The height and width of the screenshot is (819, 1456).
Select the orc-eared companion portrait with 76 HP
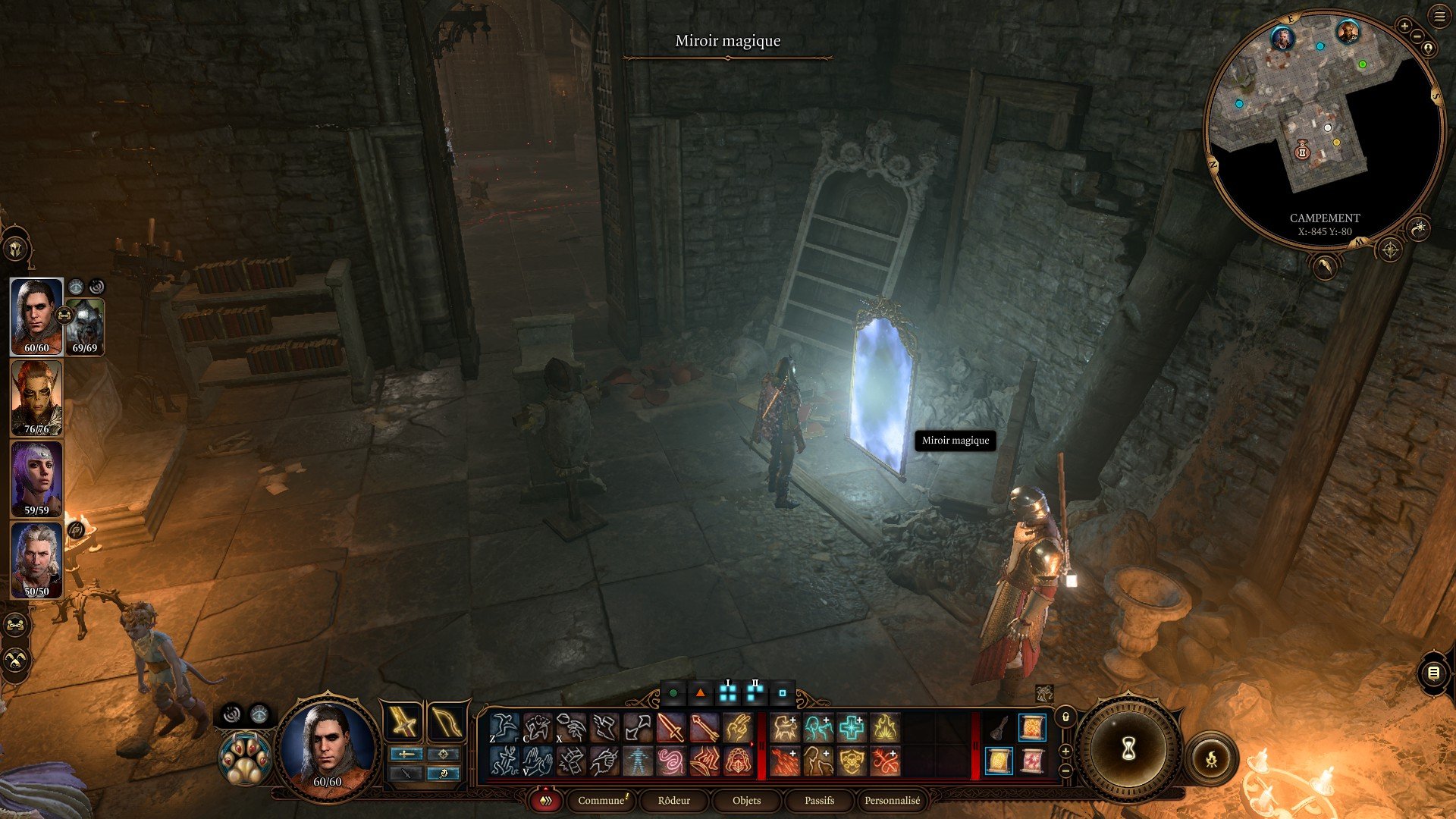[x=36, y=397]
